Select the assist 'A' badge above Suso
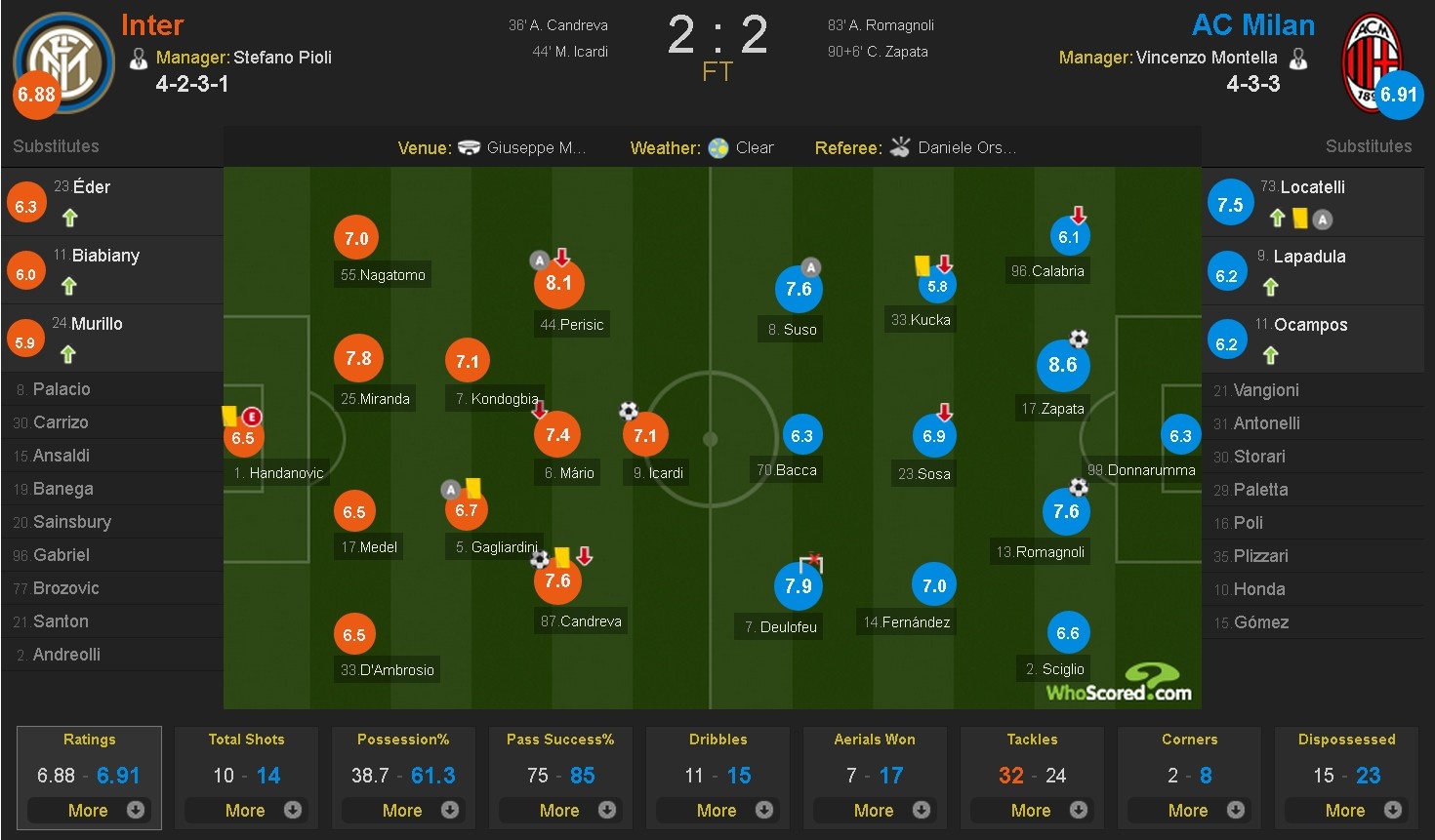The height and width of the screenshot is (840, 1435). point(811,265)
